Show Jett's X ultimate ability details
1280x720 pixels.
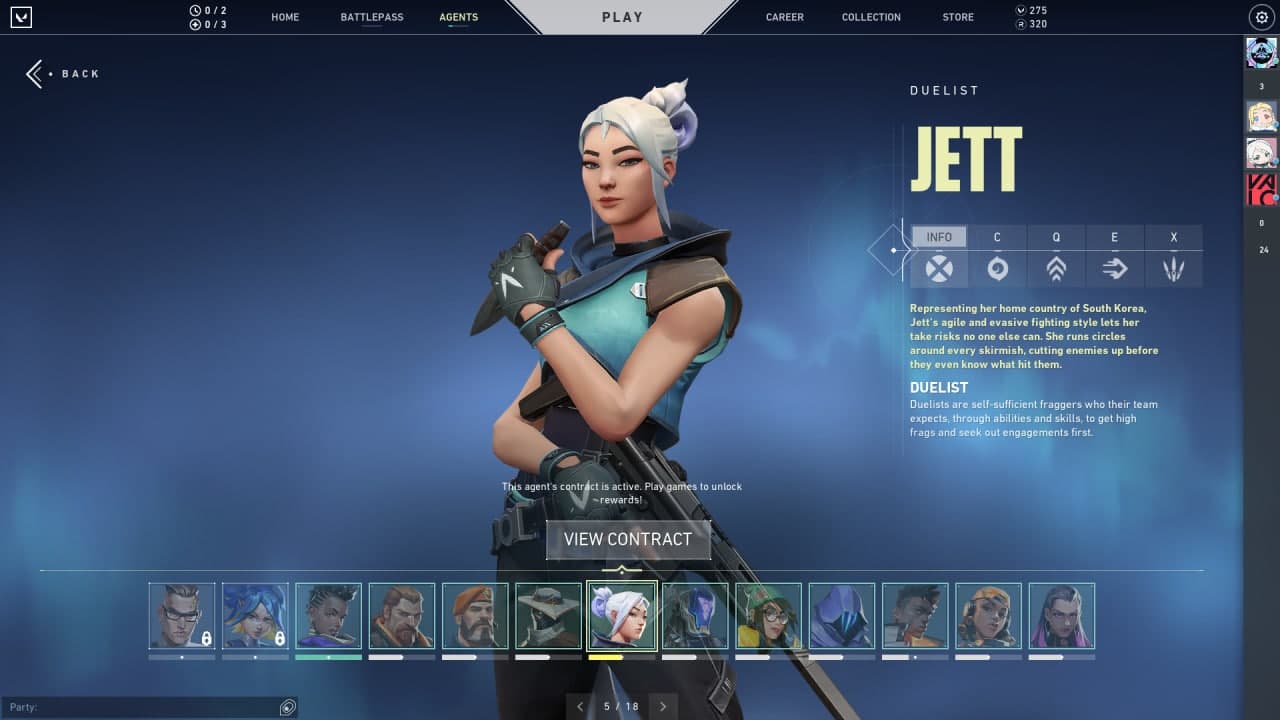click(x=1174, y=268)
